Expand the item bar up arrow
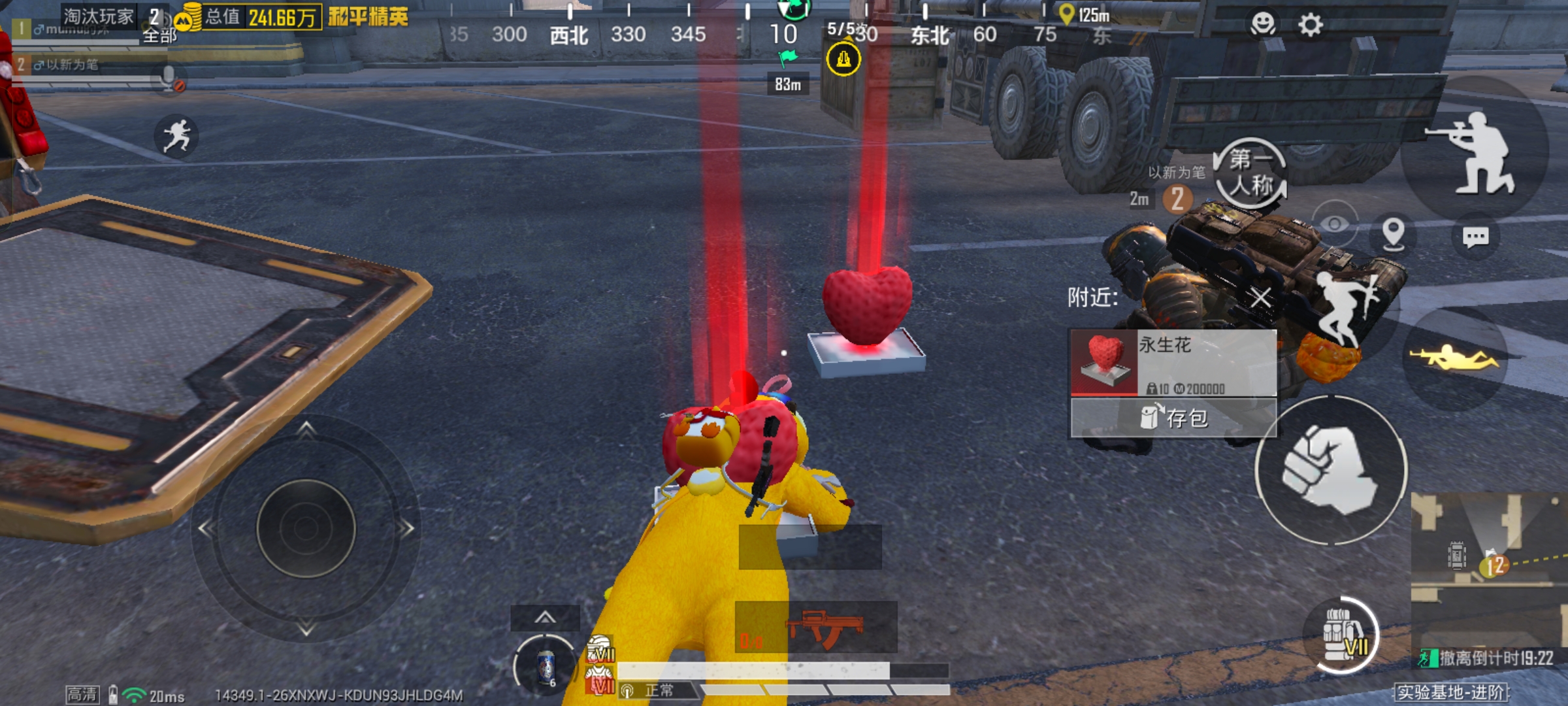Screen dimensions: 1568x706 tap(545, 617)
